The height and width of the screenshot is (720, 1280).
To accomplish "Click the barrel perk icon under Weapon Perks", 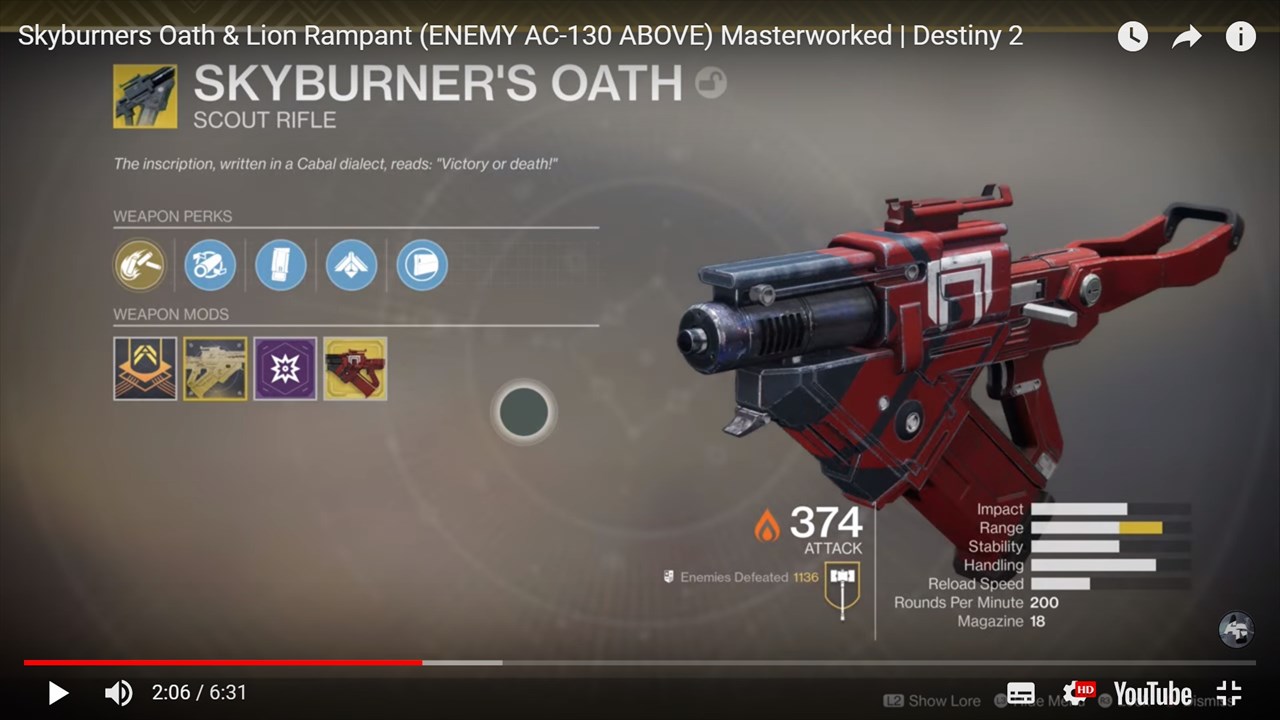I will pos(210,265).
